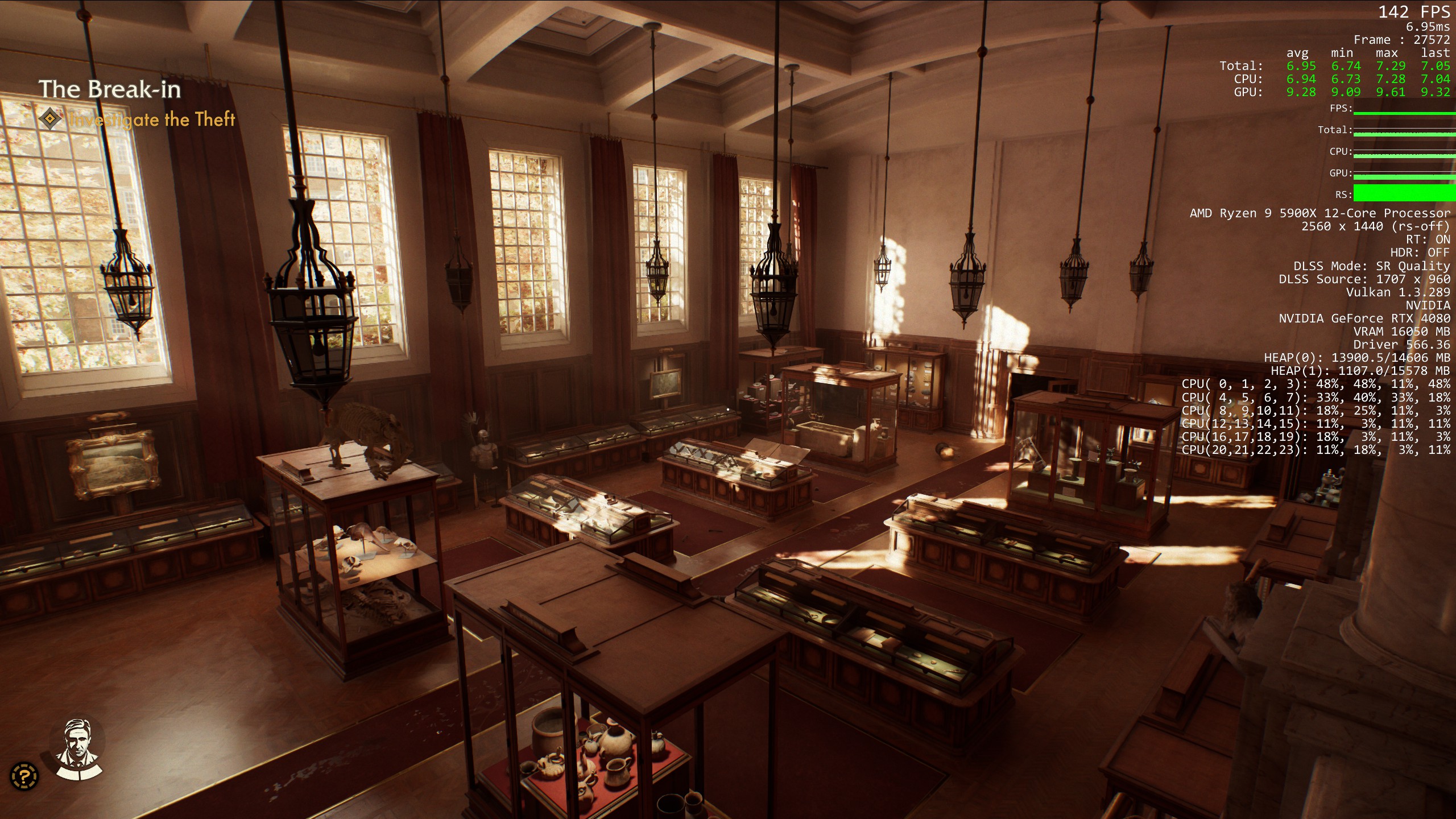Screen dimensions: 1456x819
Task: Open The Break-in quest title
Action: point(110,89)
